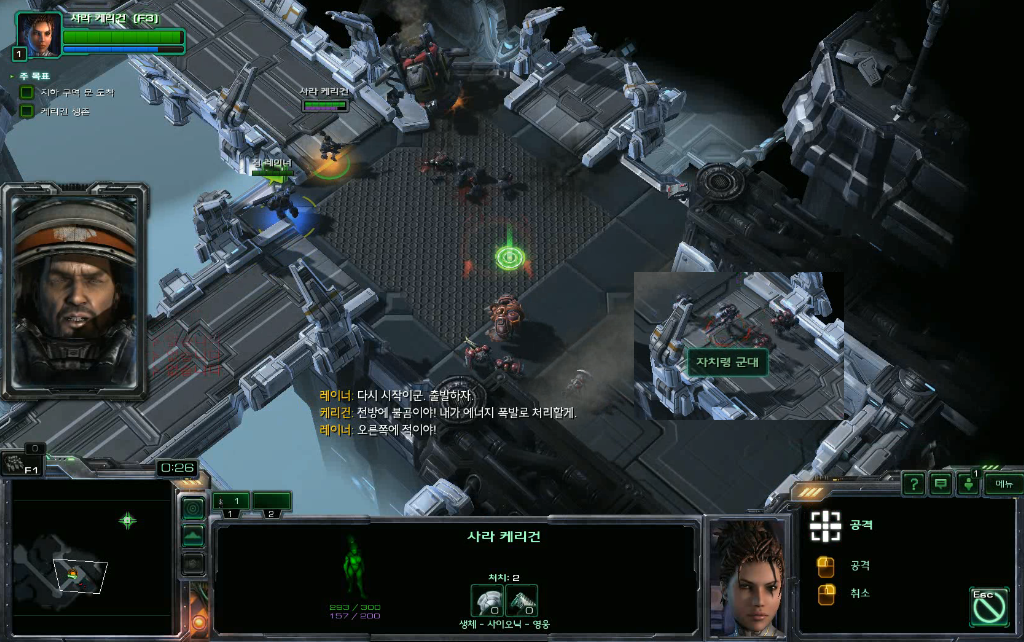This screenshot has width=1024, height=642.
Task: Activate the minimap ping signal button
Action: pos(193,508)
